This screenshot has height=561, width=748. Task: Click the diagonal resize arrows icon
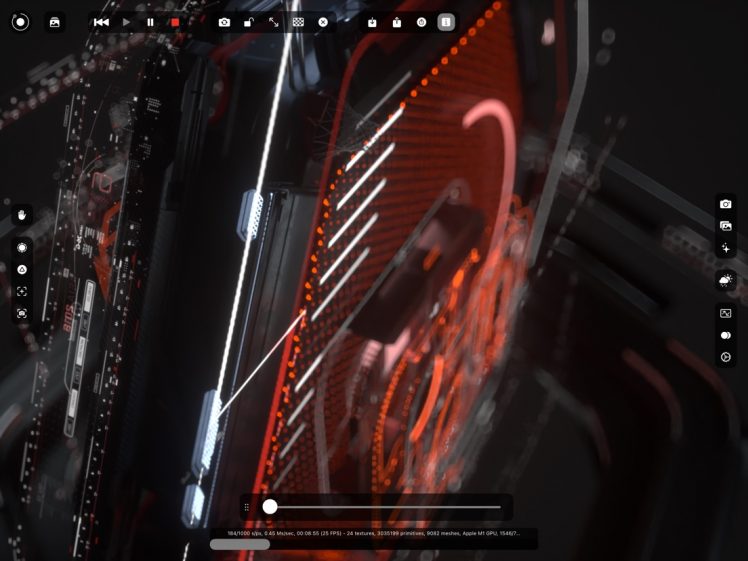[274, 22]
